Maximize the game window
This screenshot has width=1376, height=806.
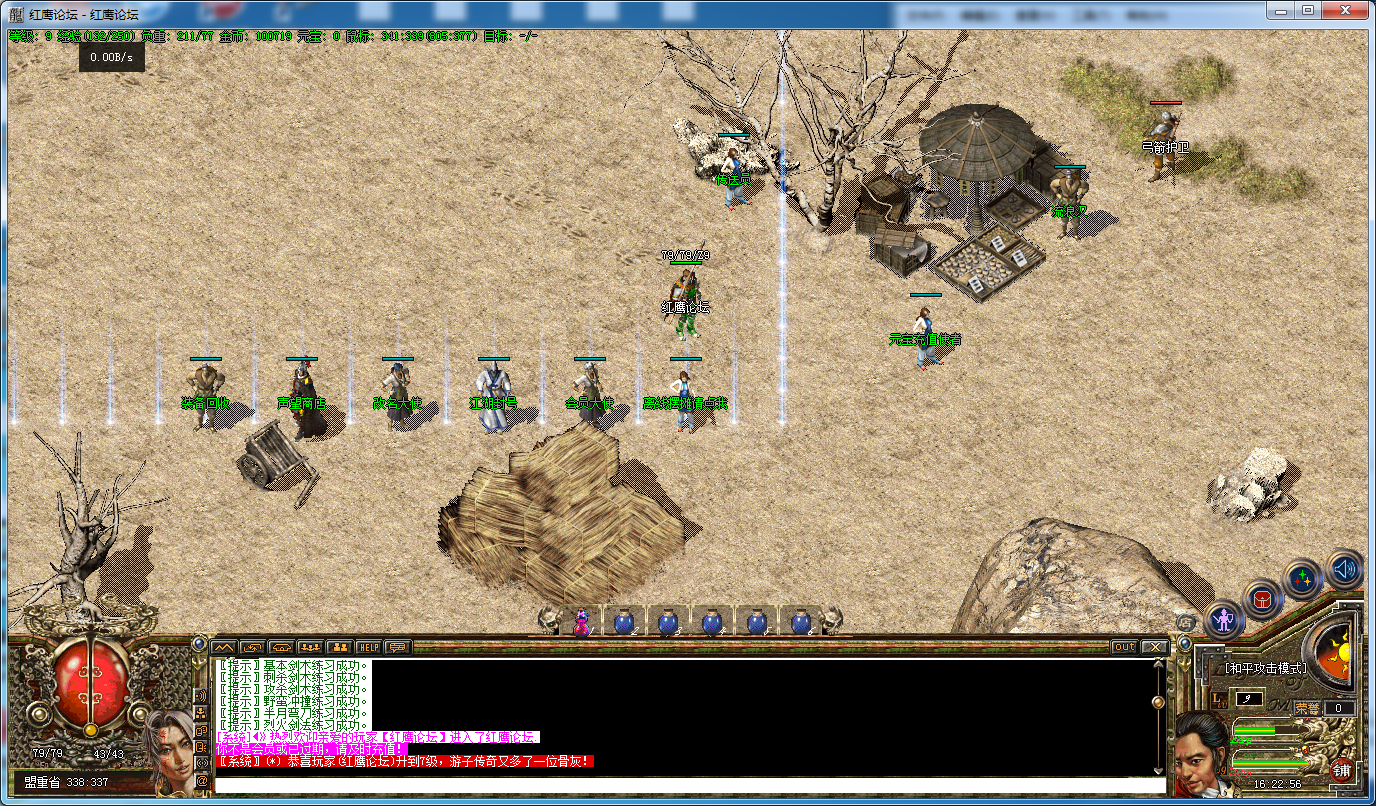coord(1308,9)
